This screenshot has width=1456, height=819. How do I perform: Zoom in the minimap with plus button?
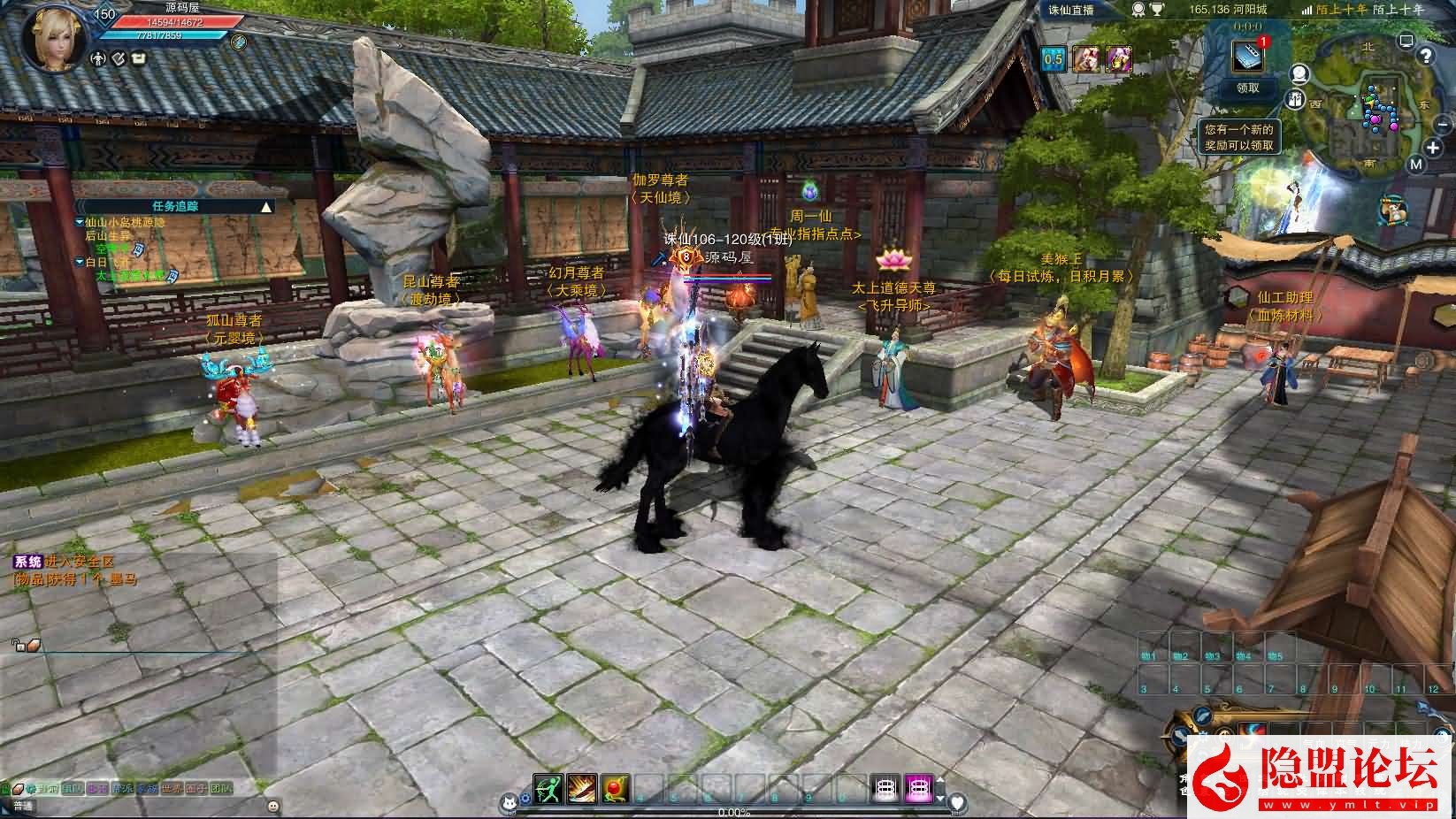(x=1432, y=147)
